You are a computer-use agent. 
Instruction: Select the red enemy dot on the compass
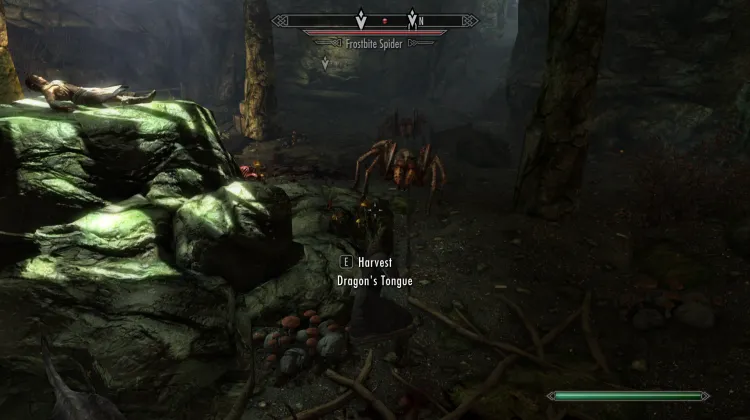coord(385,20)
